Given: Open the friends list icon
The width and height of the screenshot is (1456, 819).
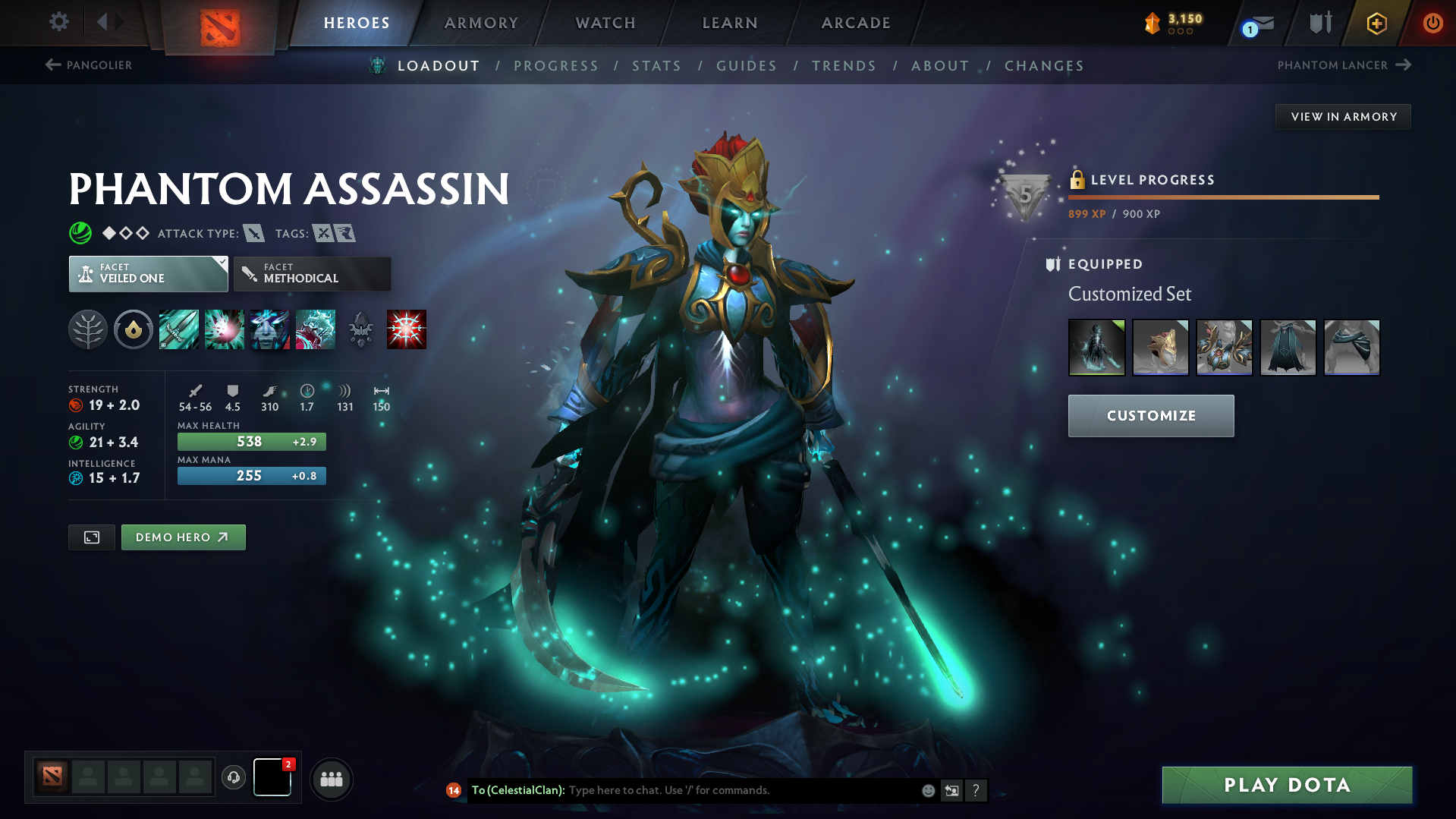Looking at the screenshot, I should [x=331, y=779].
